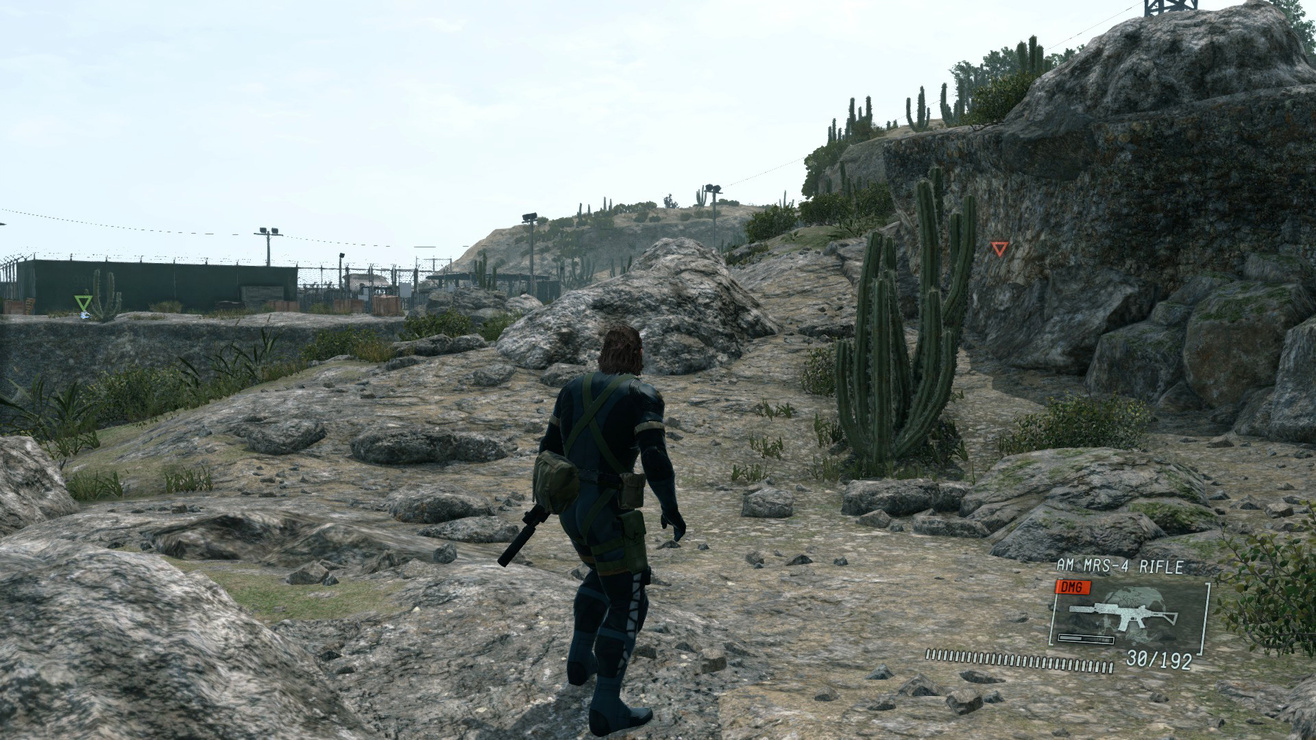Click the green triangle marker
1316x740 pixels.
pyautogui.click(x=83, y=302)
